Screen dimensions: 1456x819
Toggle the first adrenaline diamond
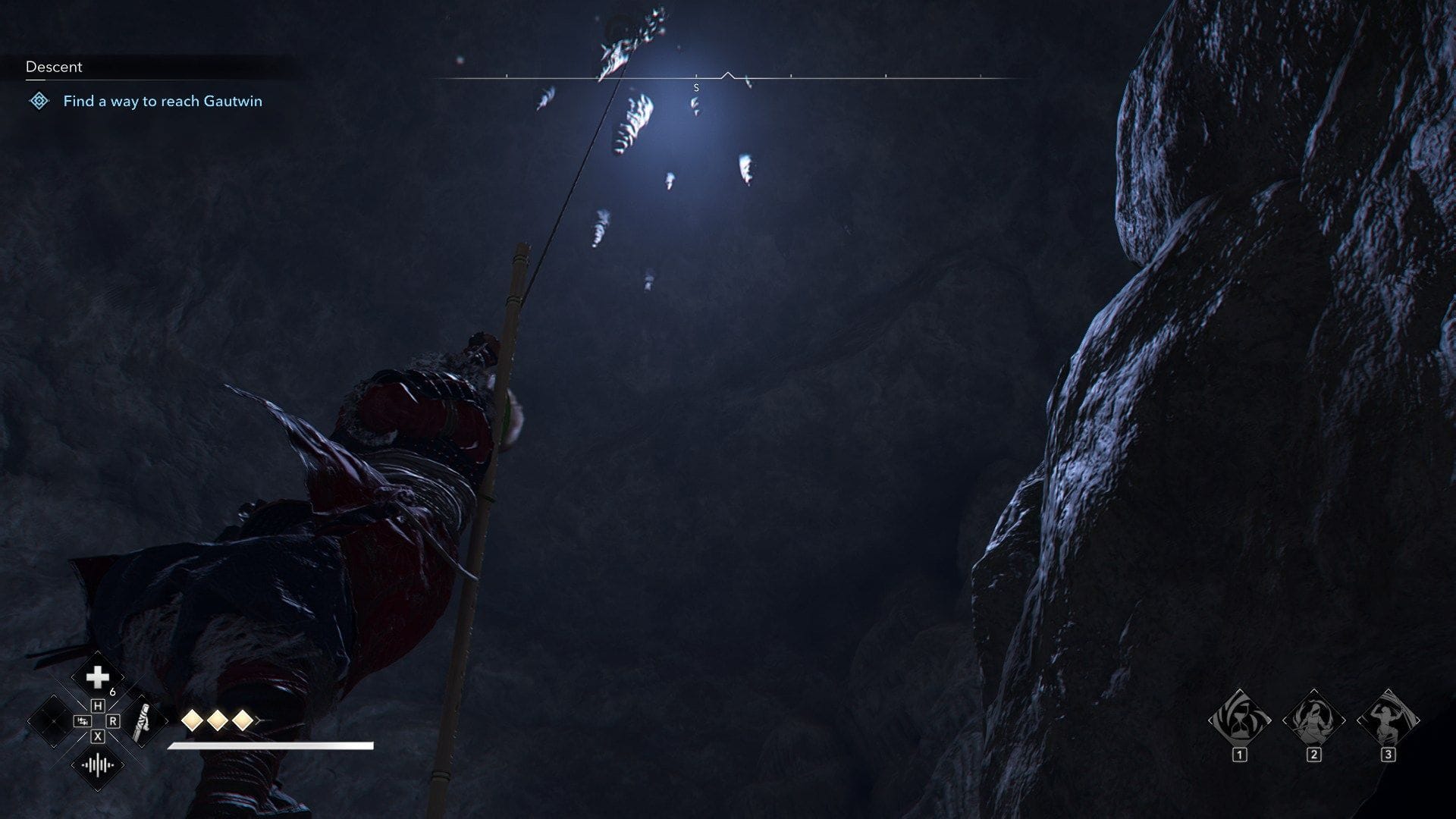click(193, 721)
